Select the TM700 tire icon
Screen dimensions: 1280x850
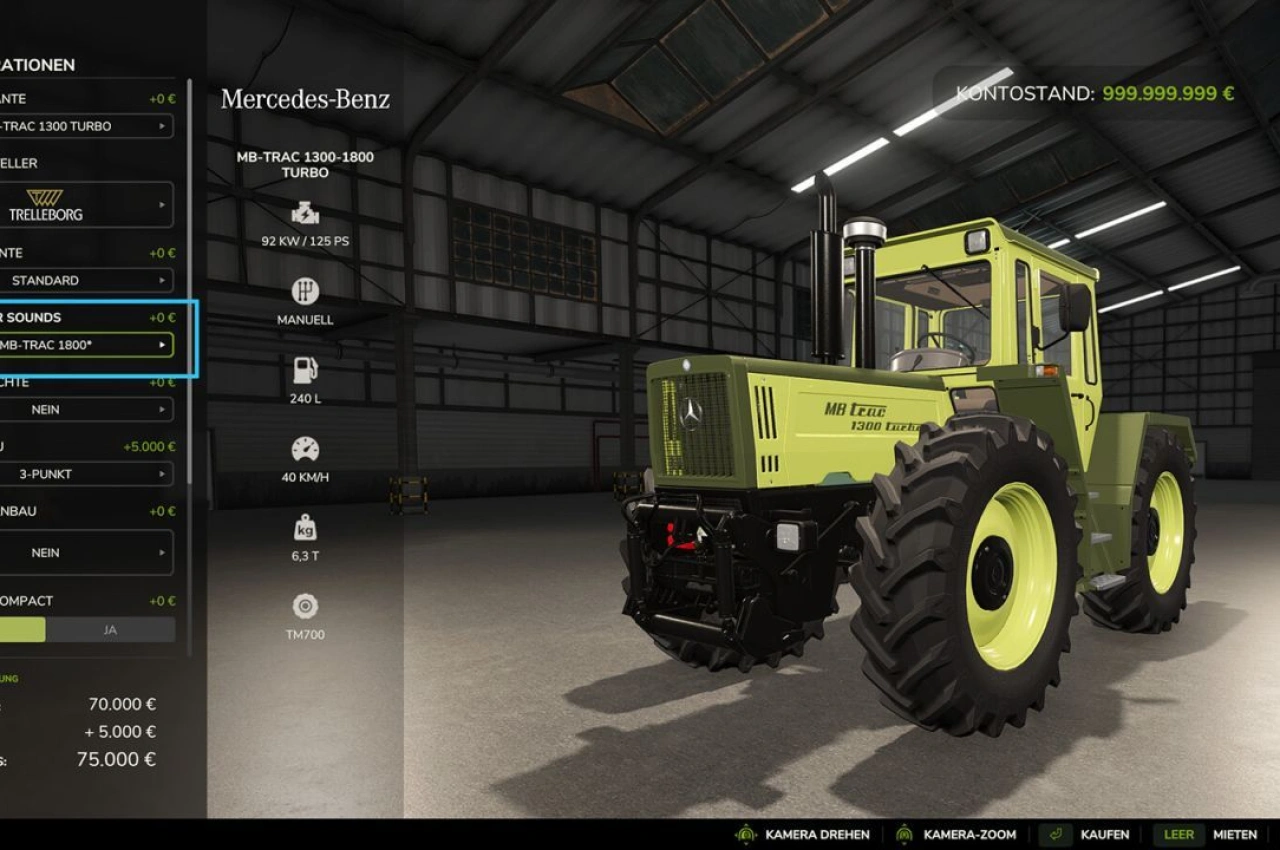[x=305, y=605]
